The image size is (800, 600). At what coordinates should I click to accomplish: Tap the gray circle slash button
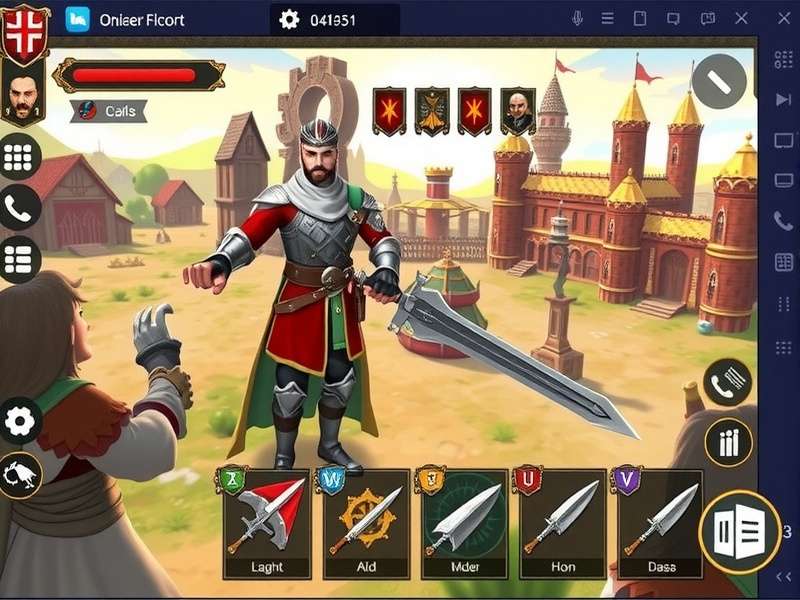(x=719, y=81)
